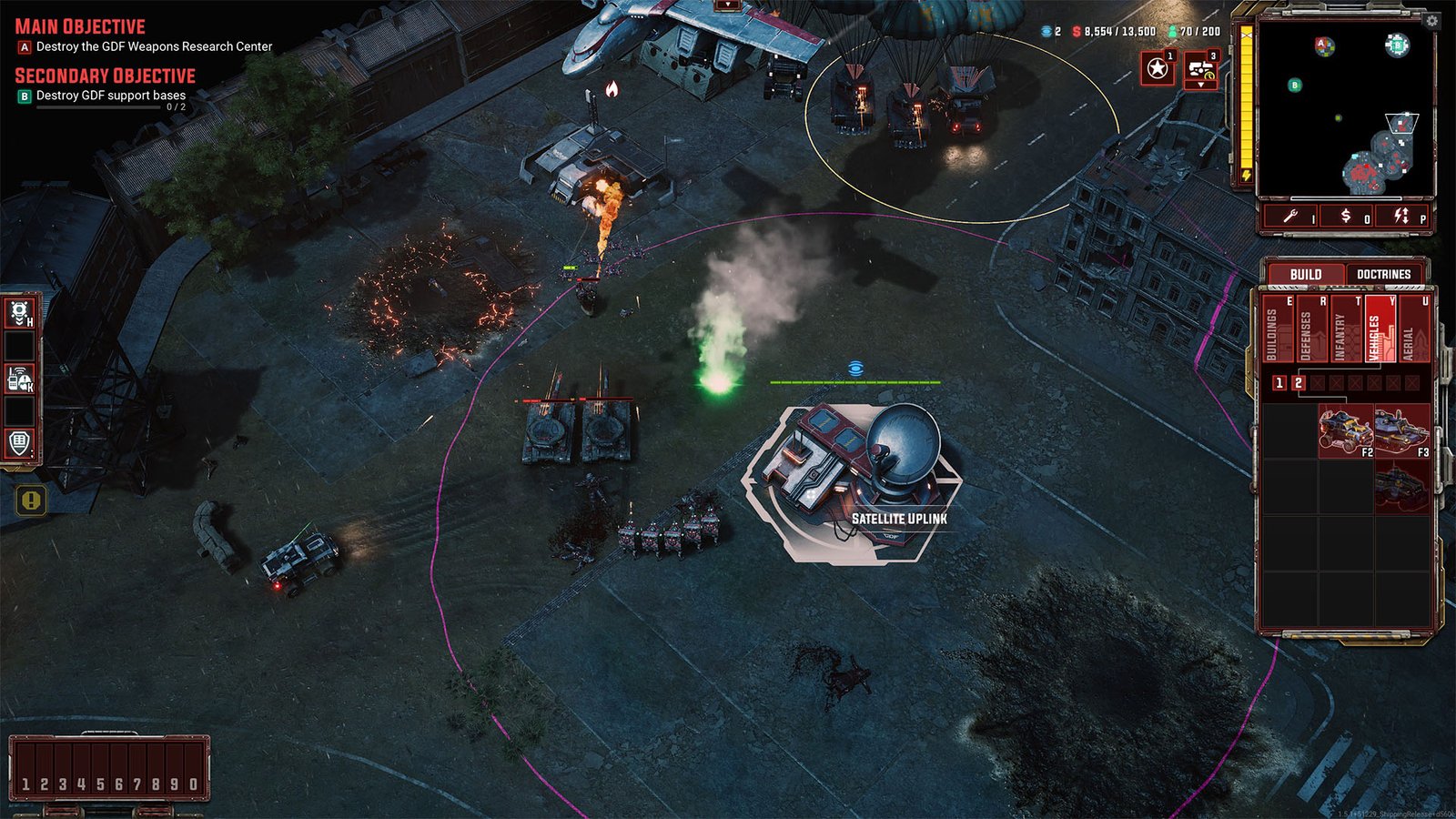Image resolution: width=1456 pixels, height=819 pixels.
Task: Open the settings gear above the minimap
Action: tap(1431, 21)
